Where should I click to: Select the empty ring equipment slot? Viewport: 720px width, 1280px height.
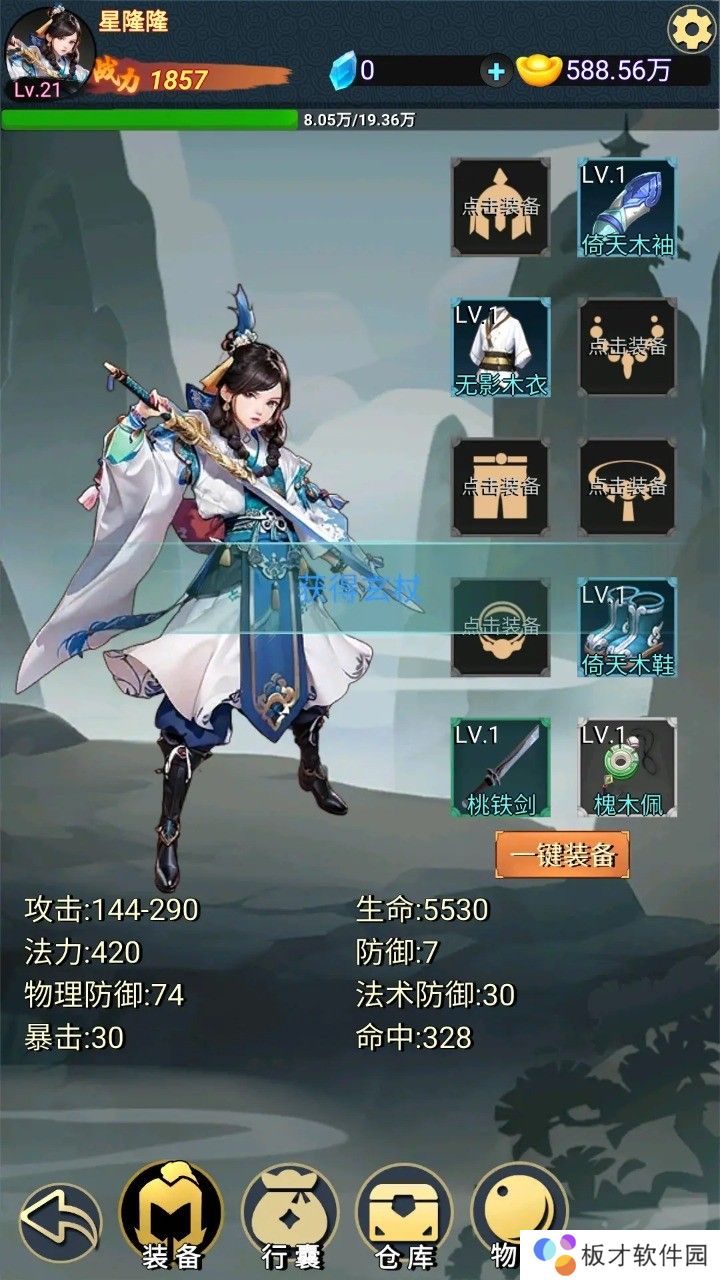[500, 627]
